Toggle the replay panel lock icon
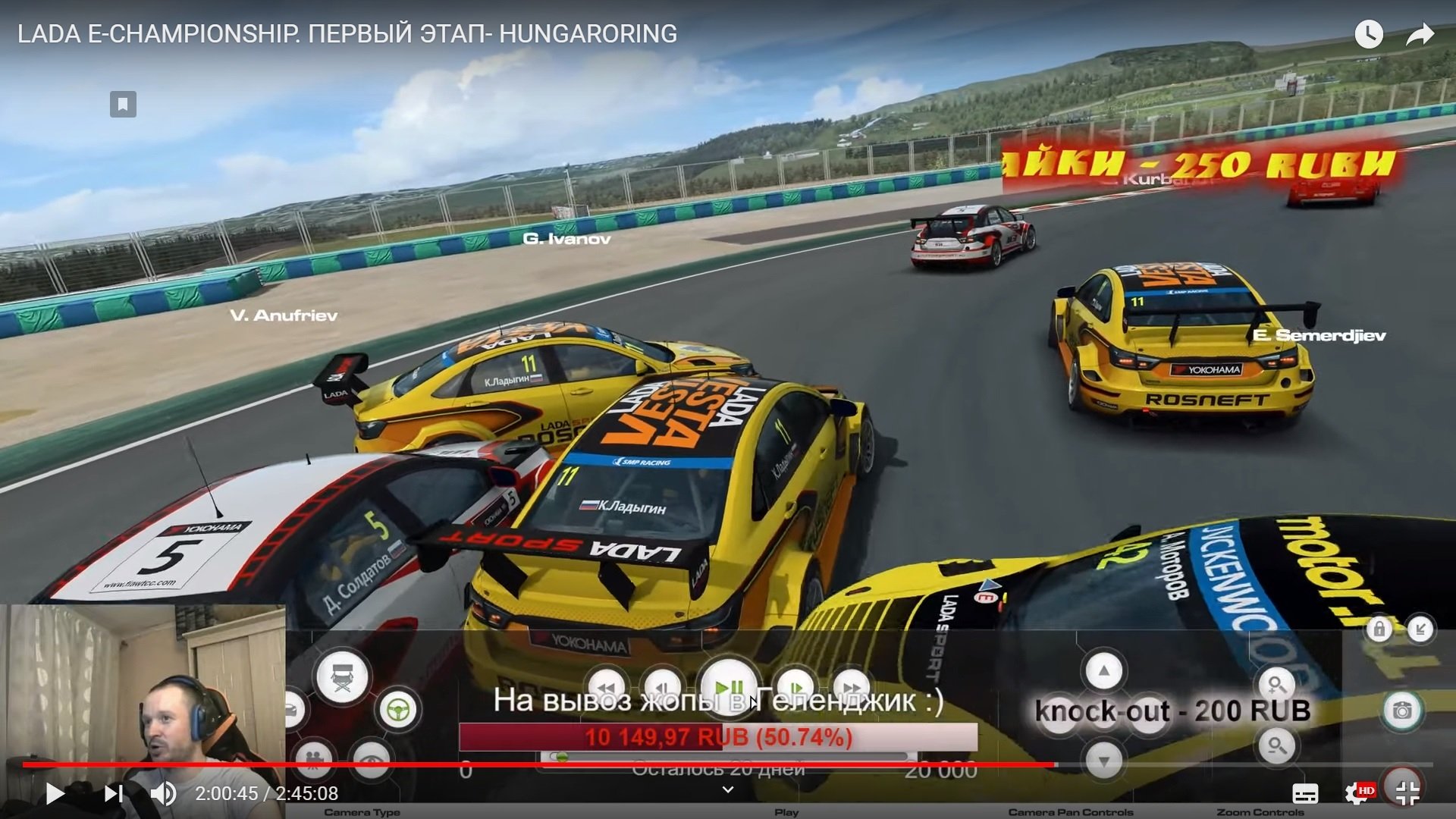 (1379, 629)
